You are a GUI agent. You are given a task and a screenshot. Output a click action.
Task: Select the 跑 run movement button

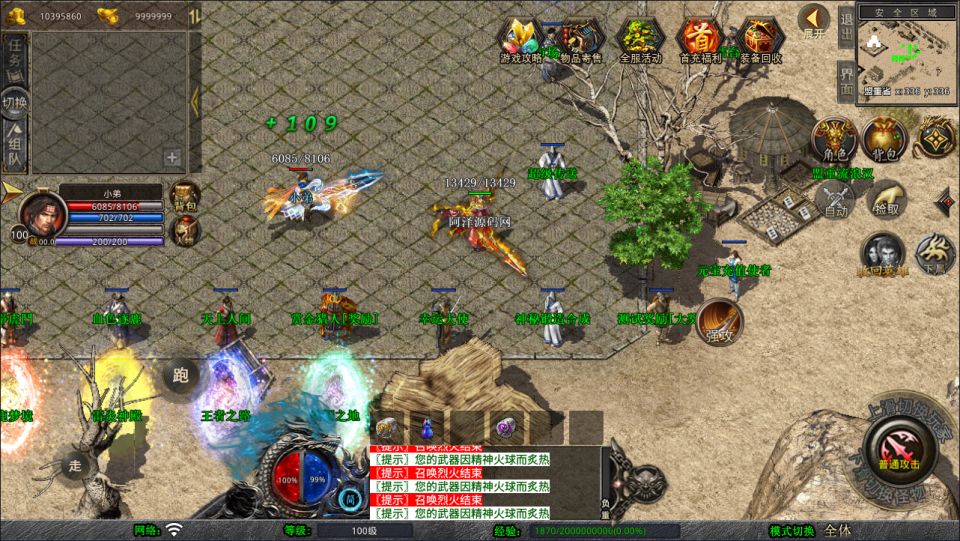pyautogui.click(x=181, y=376)
